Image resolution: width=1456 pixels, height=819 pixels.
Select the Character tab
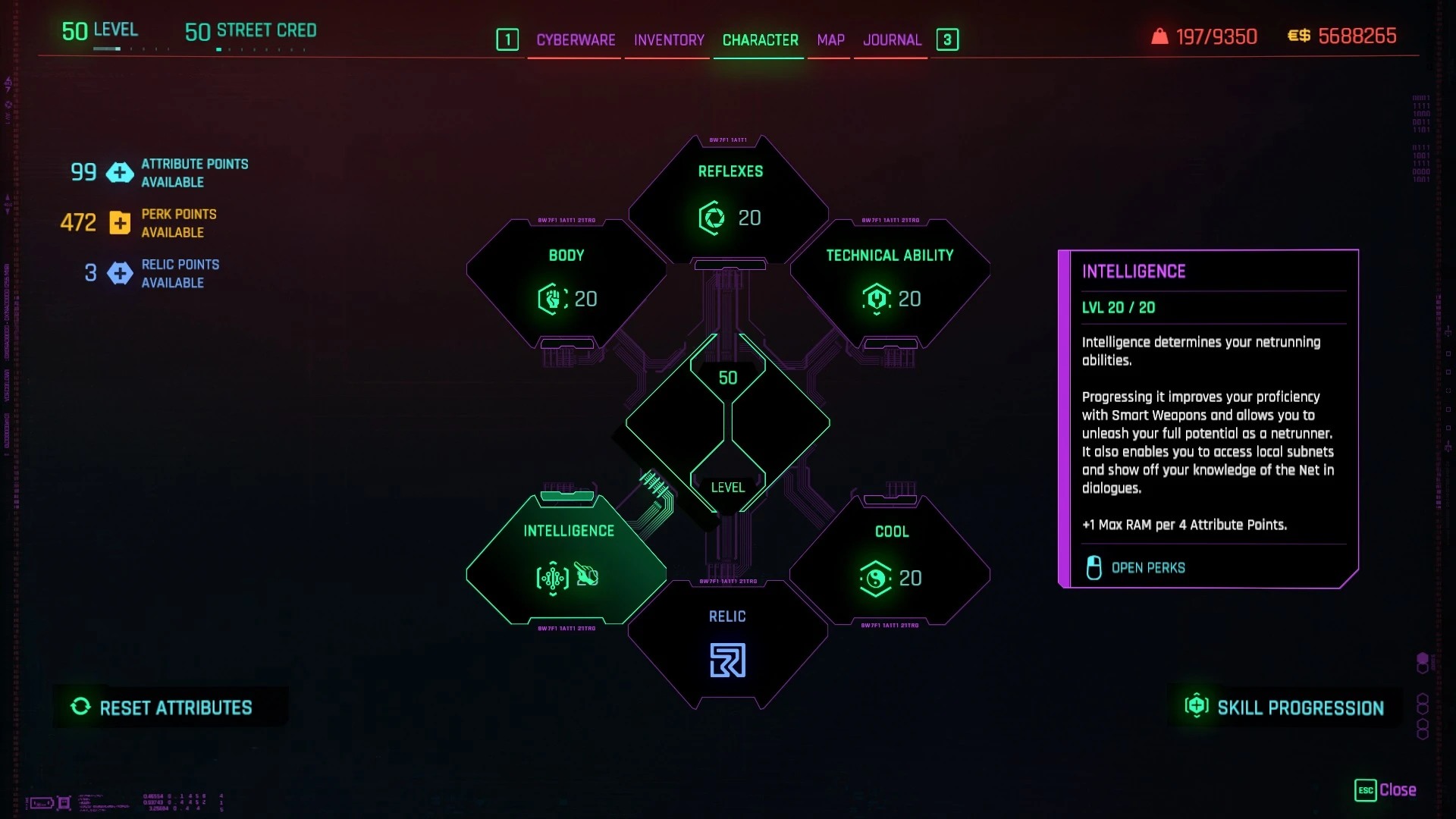pyautogui.click(x=760, y=39)
